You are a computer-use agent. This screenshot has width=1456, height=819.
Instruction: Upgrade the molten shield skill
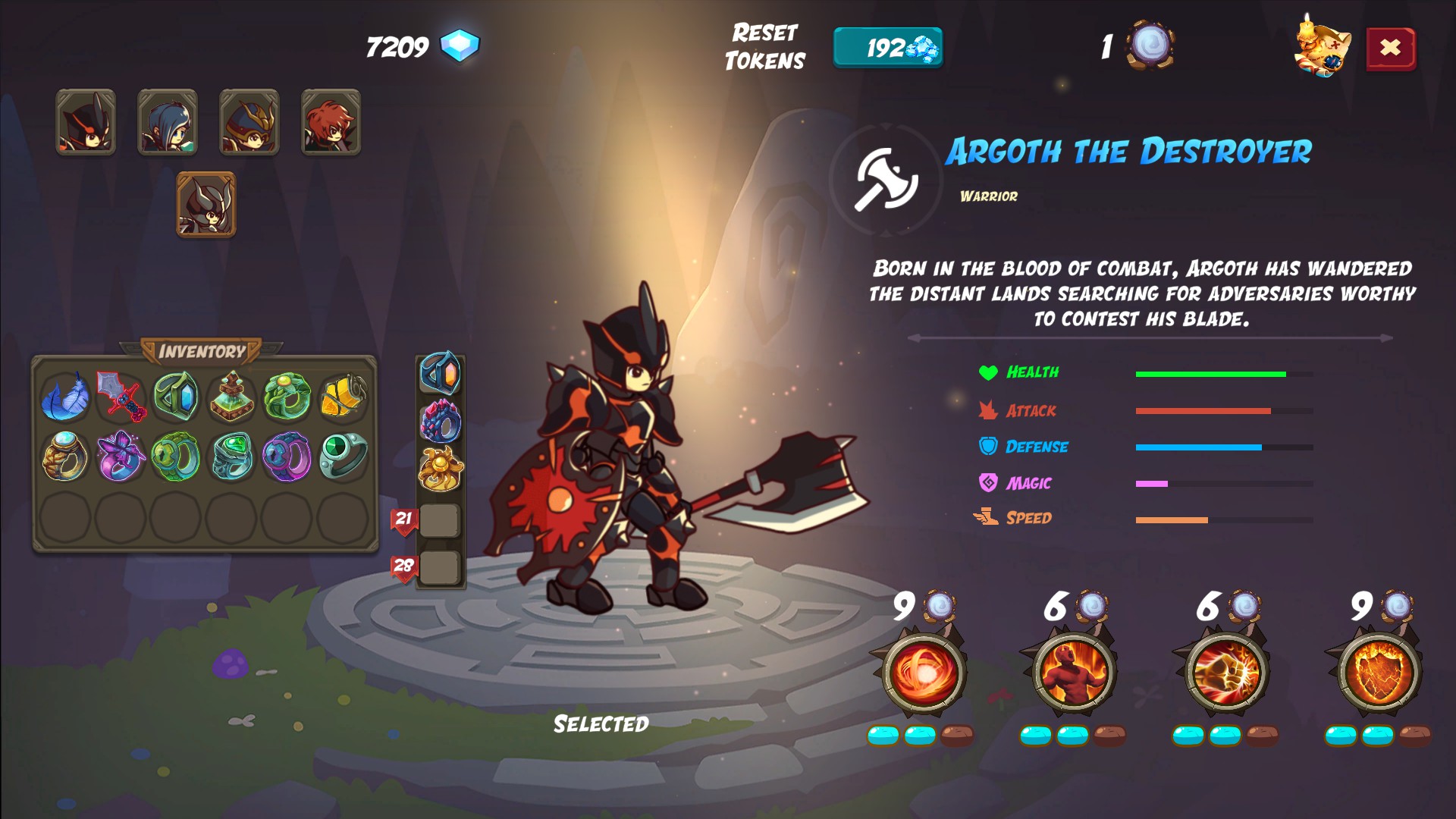pyautogui.click(x=1379, y=673)
